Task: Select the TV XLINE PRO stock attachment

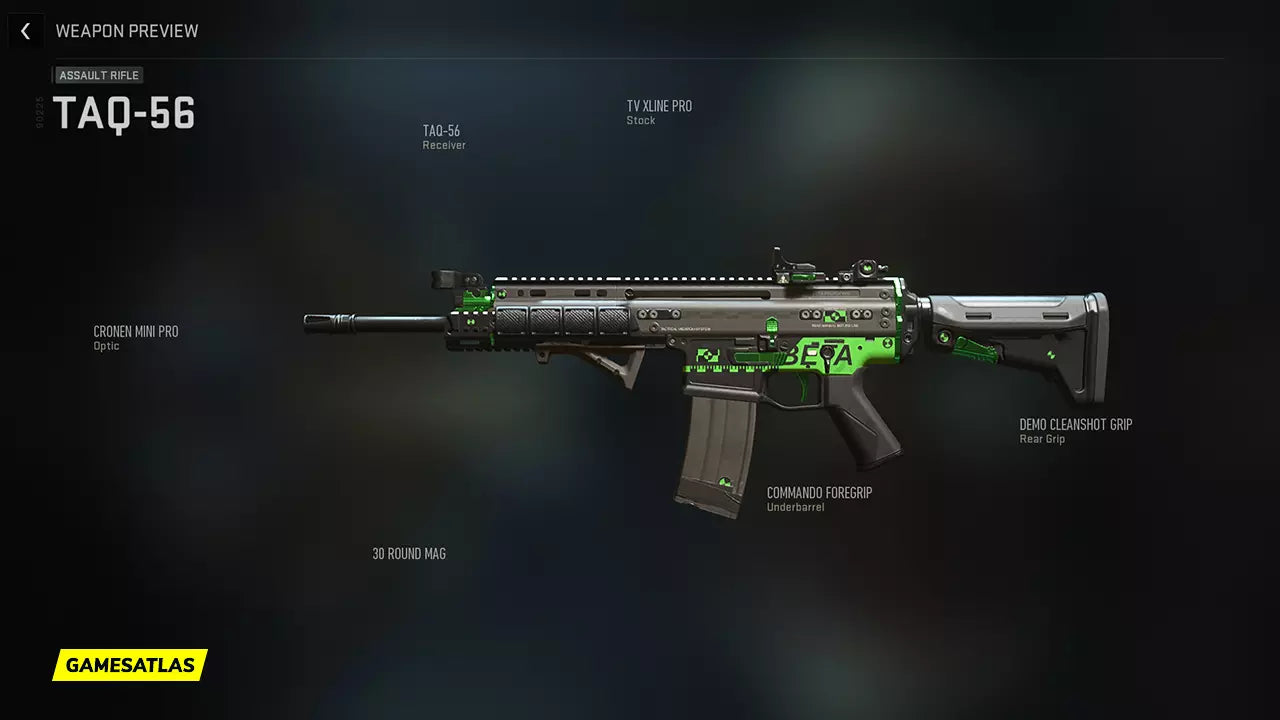Action: (x=658, y=112)
